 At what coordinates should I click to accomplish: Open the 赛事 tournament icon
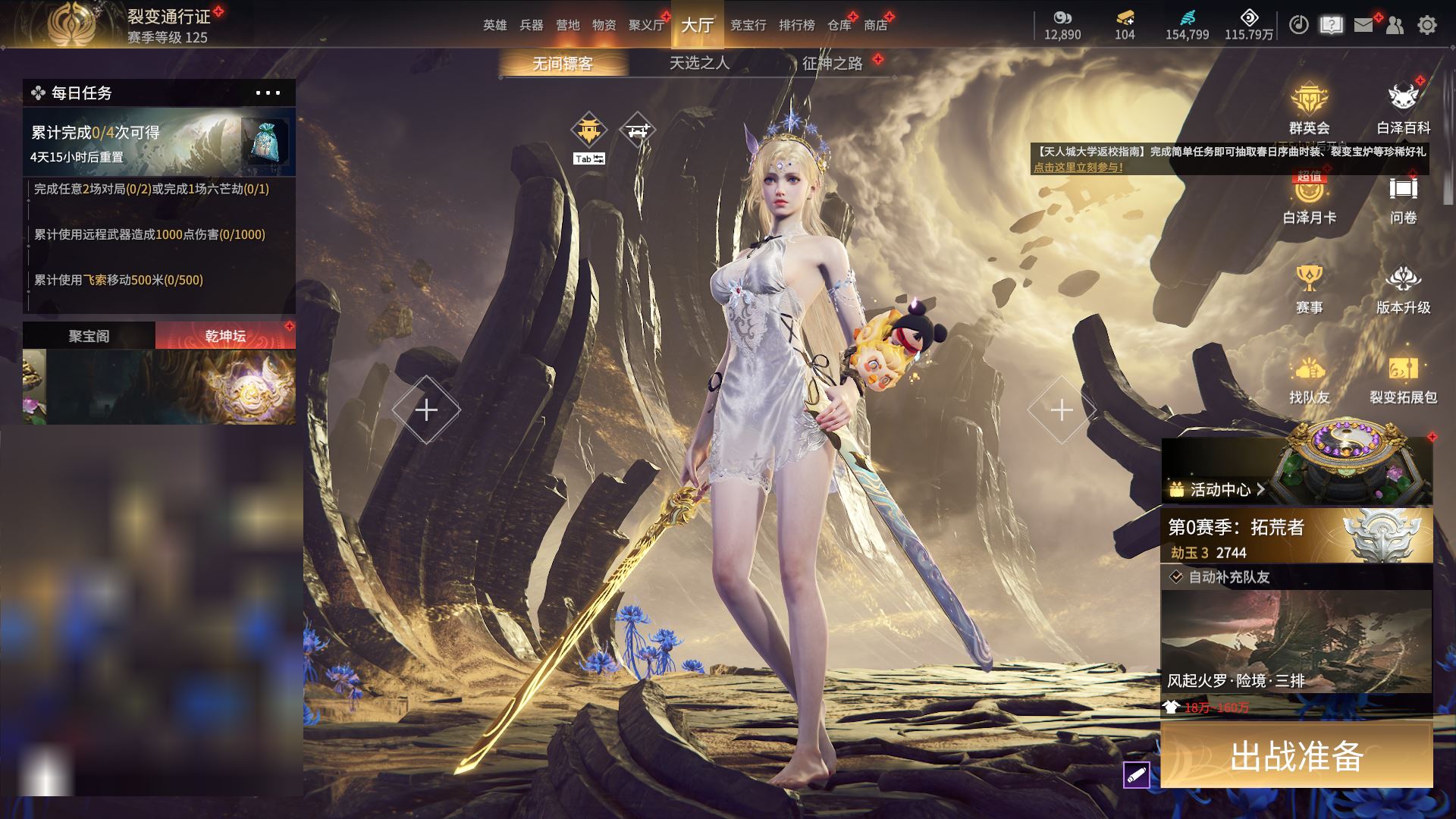(1309, 288)
